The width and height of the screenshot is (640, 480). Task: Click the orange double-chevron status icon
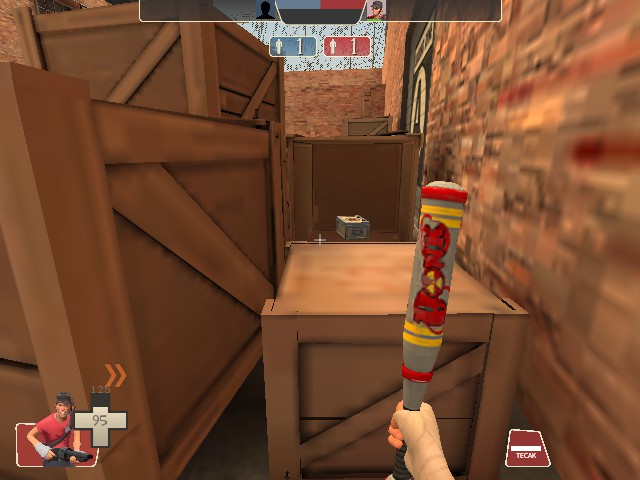[x=116, y=376]
